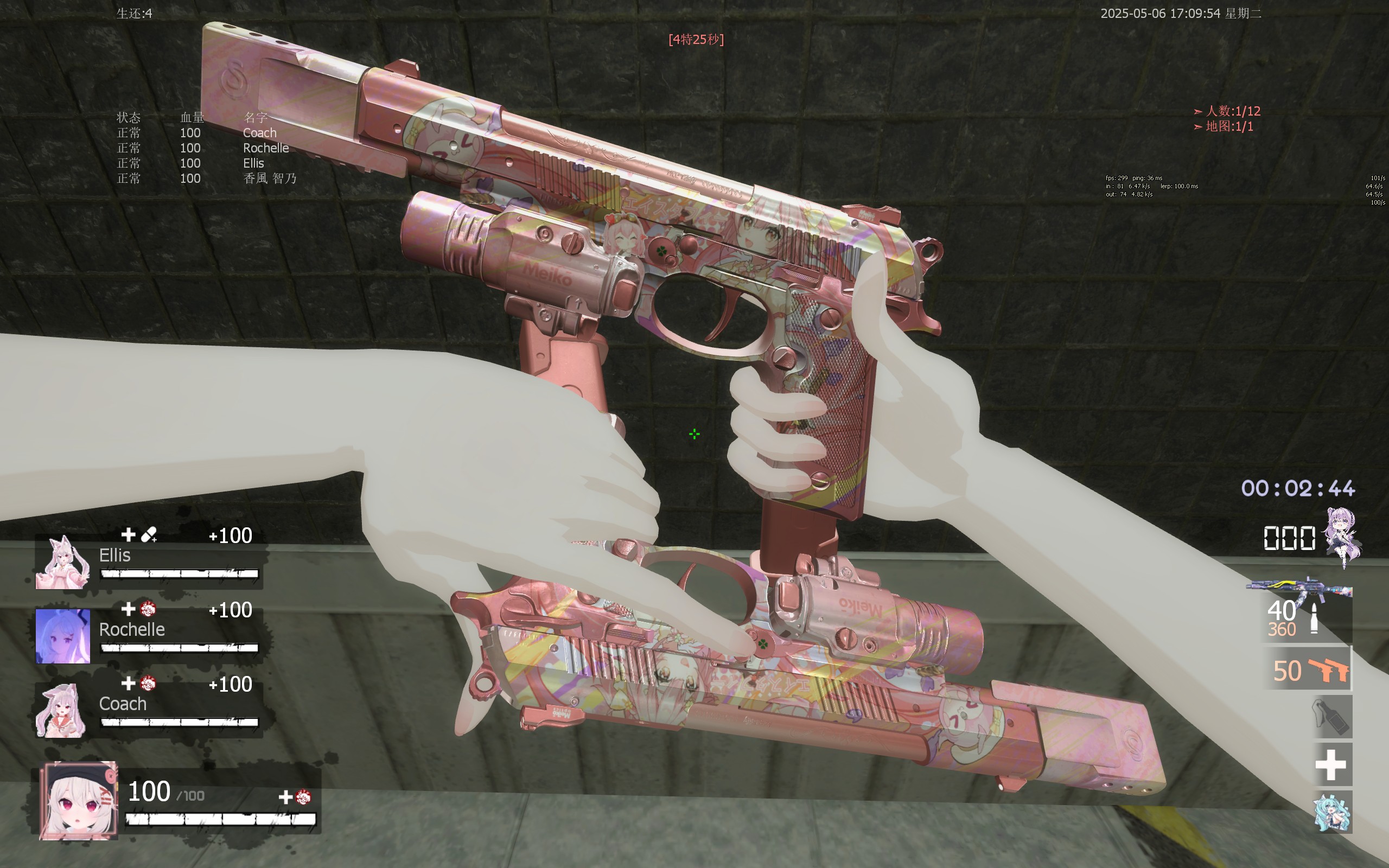Click Ellis's first aid cross icon

coord(128,535)
